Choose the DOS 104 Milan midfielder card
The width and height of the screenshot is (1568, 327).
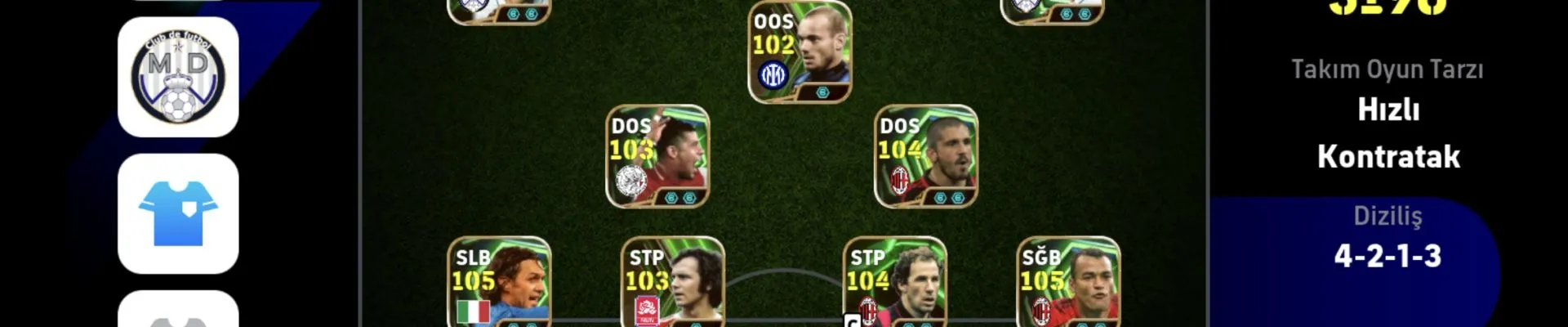926,156
